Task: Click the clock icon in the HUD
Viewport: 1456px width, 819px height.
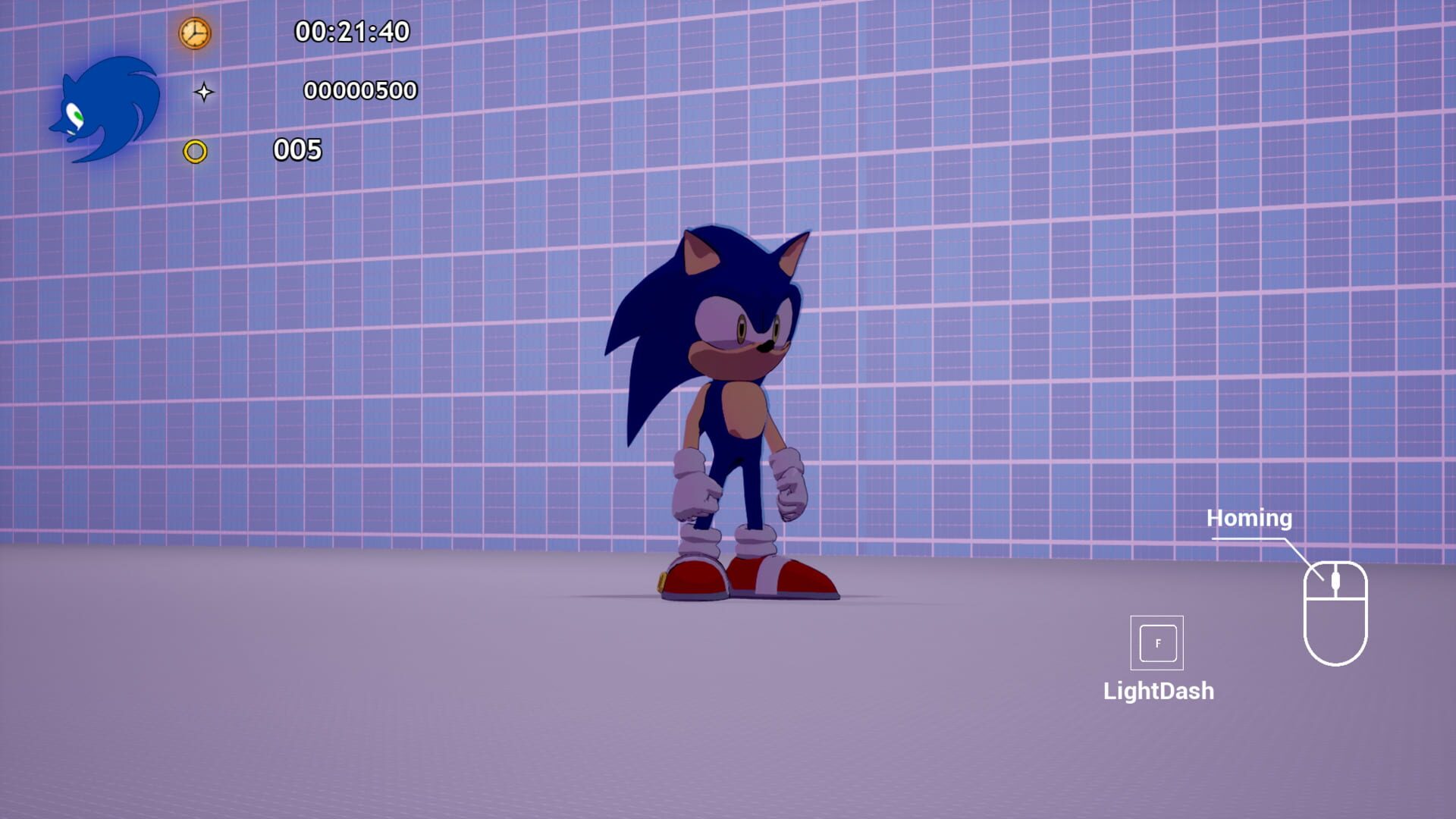Action: click(194, 34)
